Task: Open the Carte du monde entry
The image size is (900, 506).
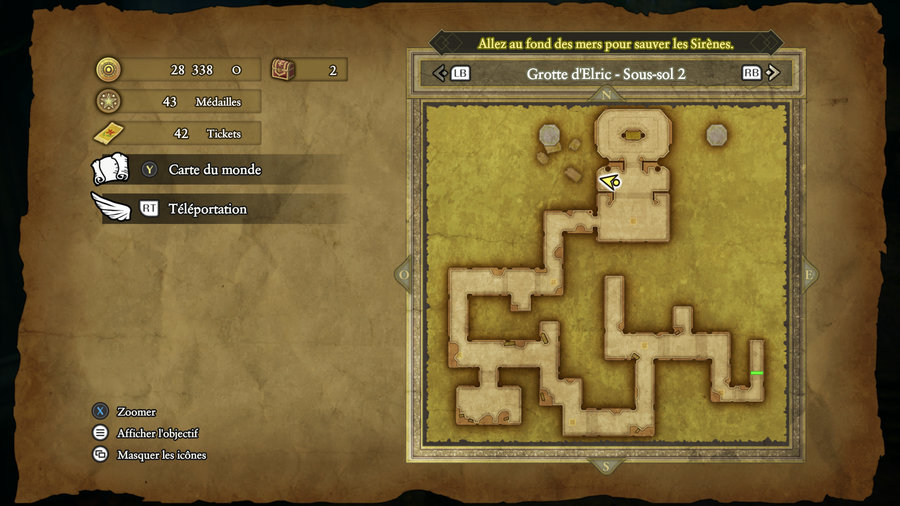Action: (x=214, y=170)
